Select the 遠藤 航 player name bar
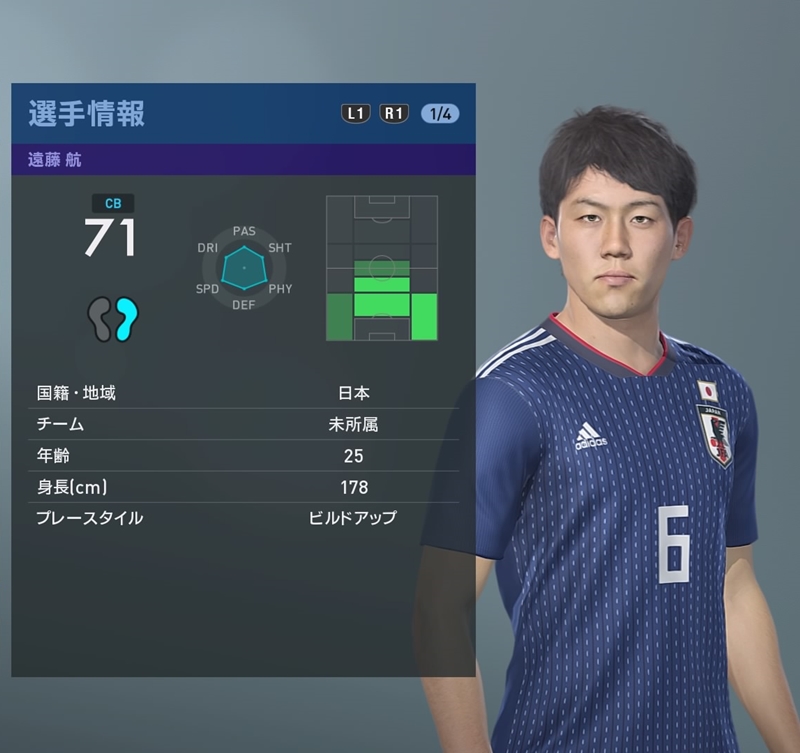Screen dimensions: 800x753 (x=243, y=160)
